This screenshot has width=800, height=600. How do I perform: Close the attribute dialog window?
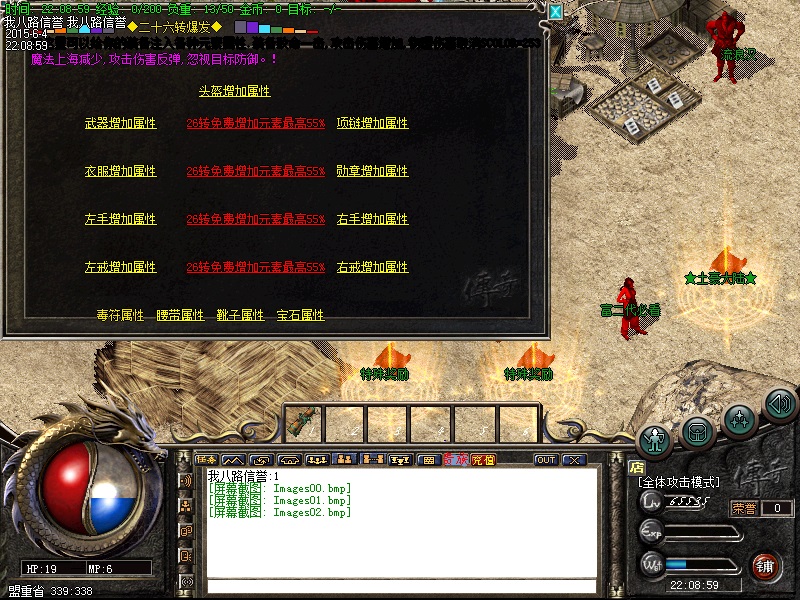(x=555, y=11)
